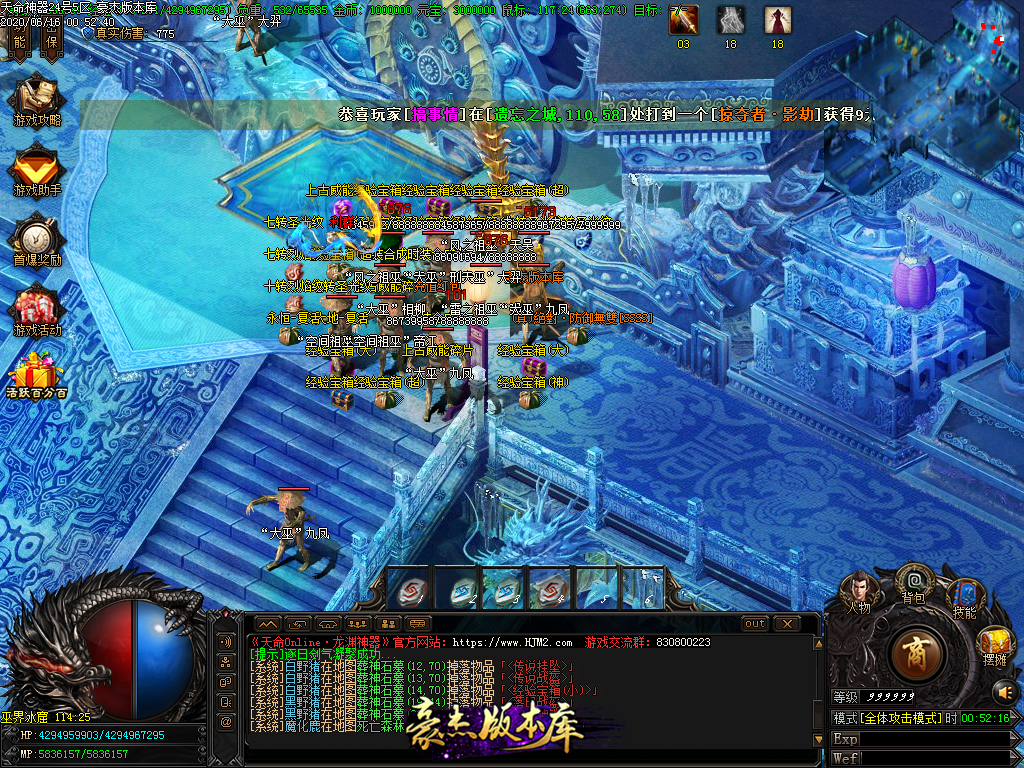
Task: Open the https://www.HJM2.com website link in chat
Action: tap(513, 642)
